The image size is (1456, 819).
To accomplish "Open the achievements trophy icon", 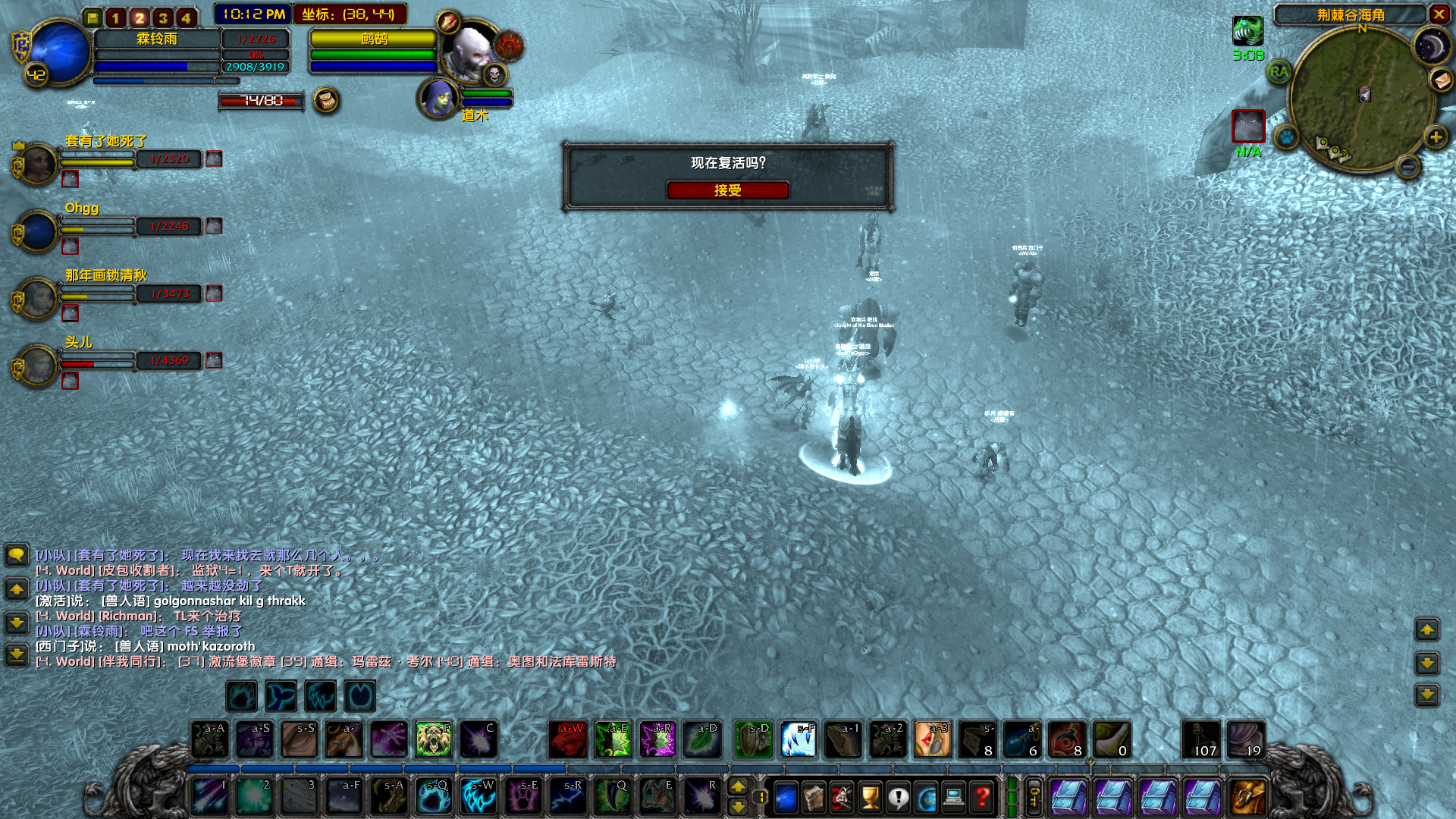I will [x=868, y=798].
